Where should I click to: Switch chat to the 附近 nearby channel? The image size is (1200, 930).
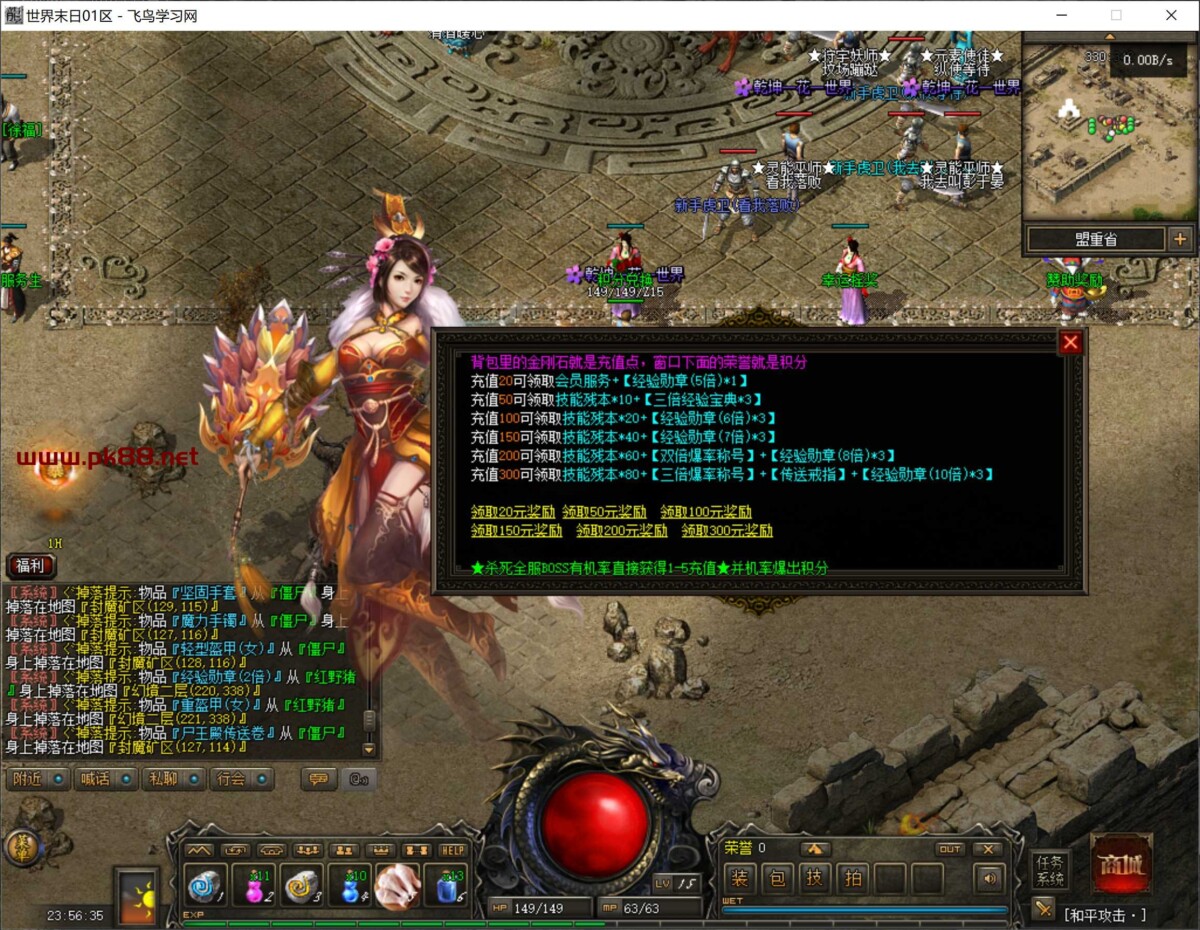click(x=36, y=779)
